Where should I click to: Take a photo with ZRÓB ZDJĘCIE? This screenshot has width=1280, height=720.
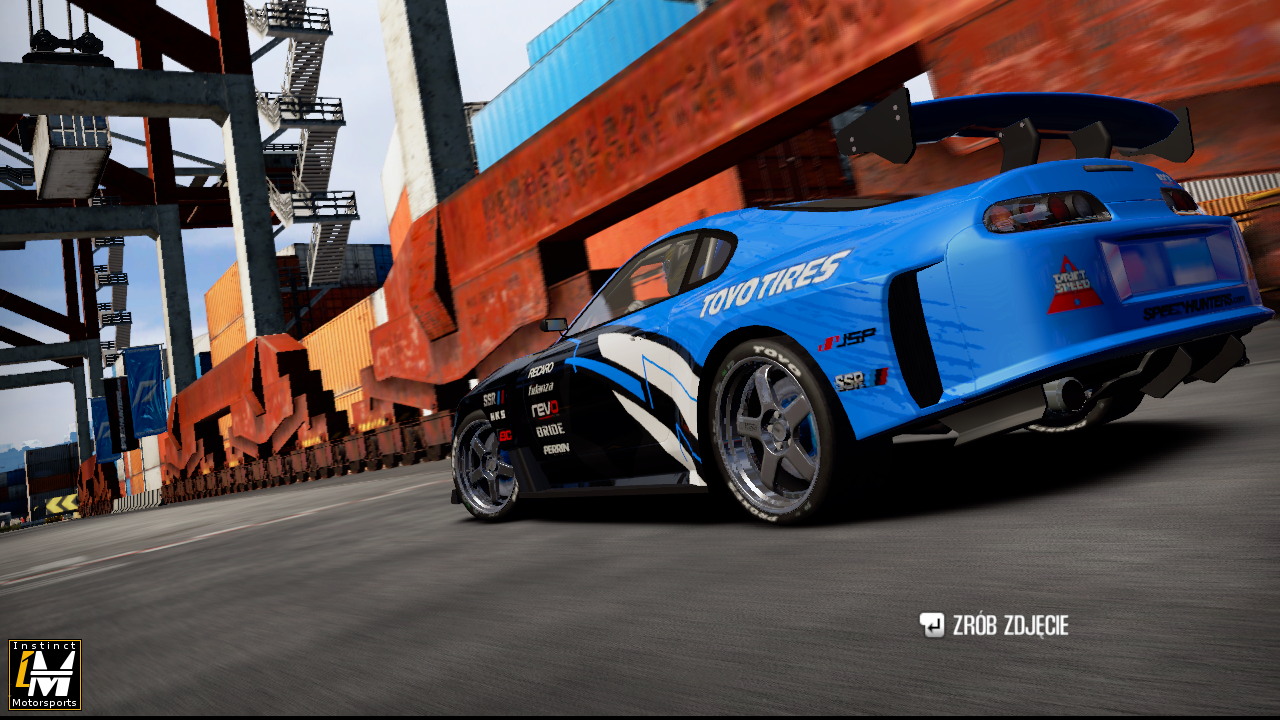994,626
